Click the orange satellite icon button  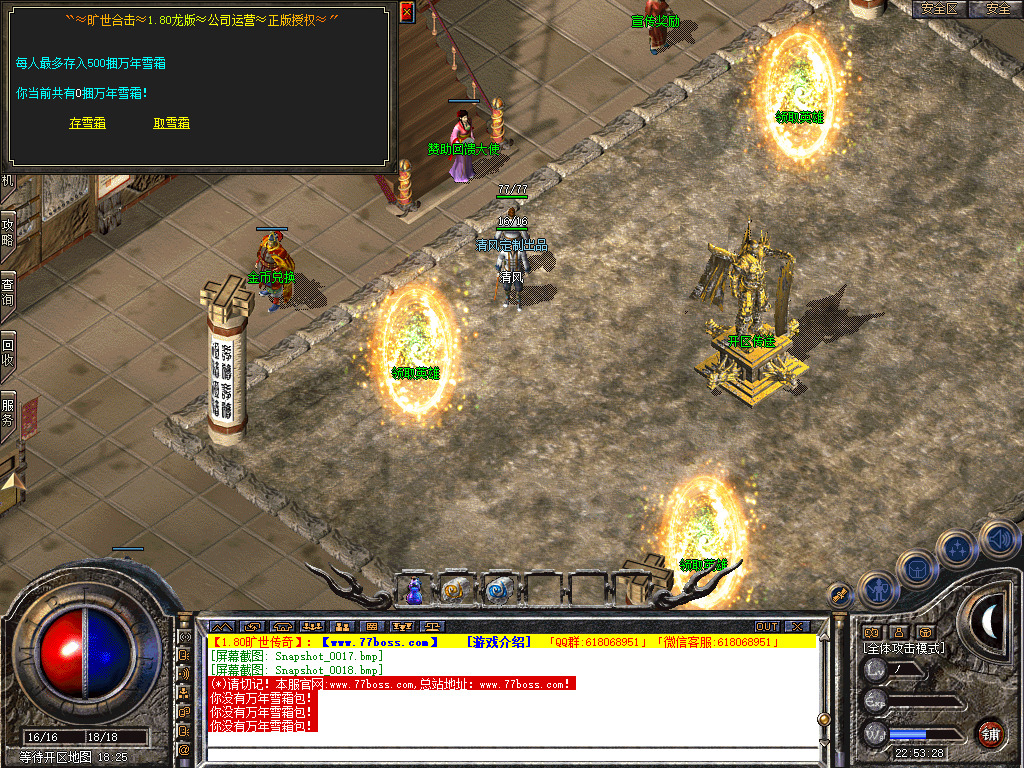coord(841,595)
